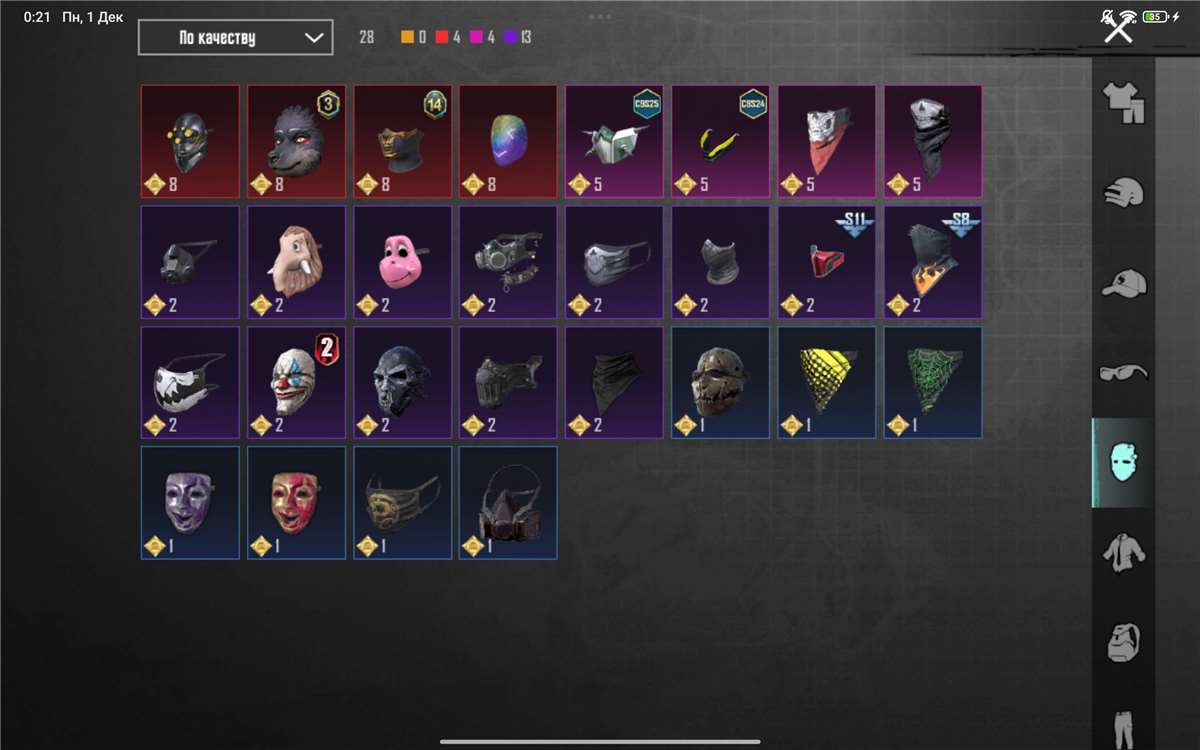Image resolution: width=1200 pixels, height=750 pixels.
Task: Pick the purple theatre mask
Action: point(190,502)
